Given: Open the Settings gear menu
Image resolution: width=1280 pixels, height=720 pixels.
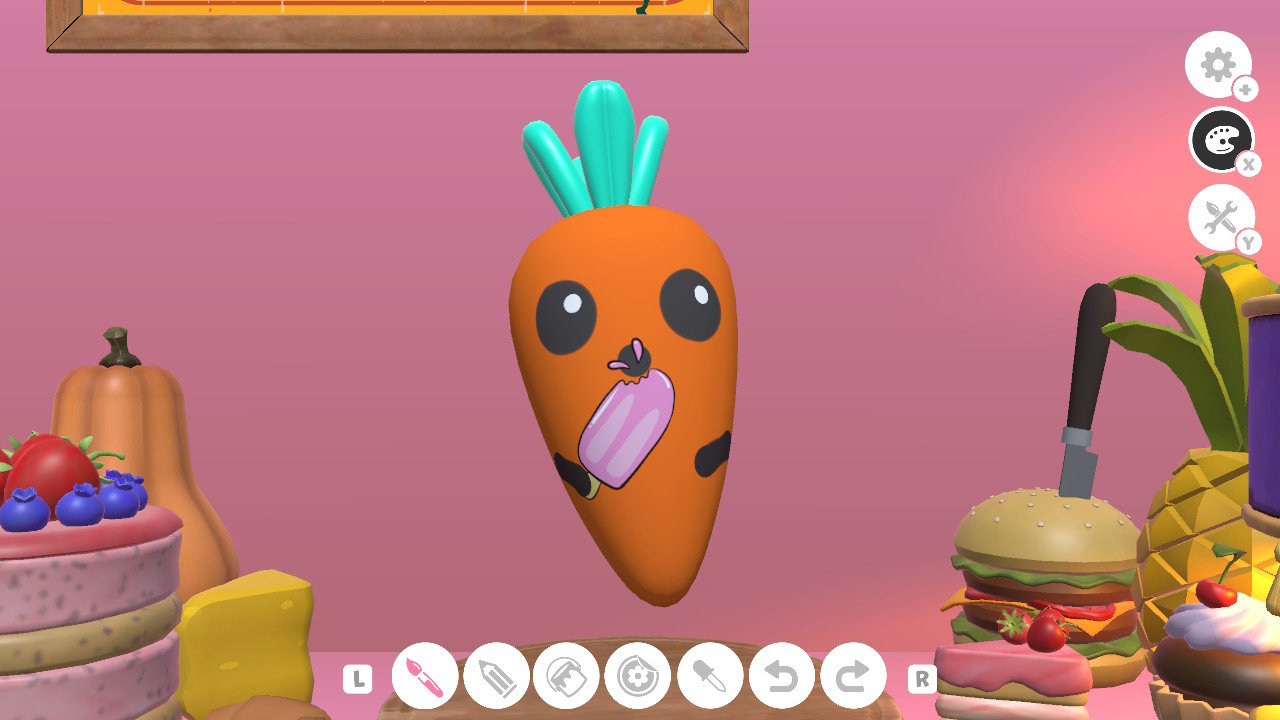Looking at the screenshot, I should coord(1218,64).
